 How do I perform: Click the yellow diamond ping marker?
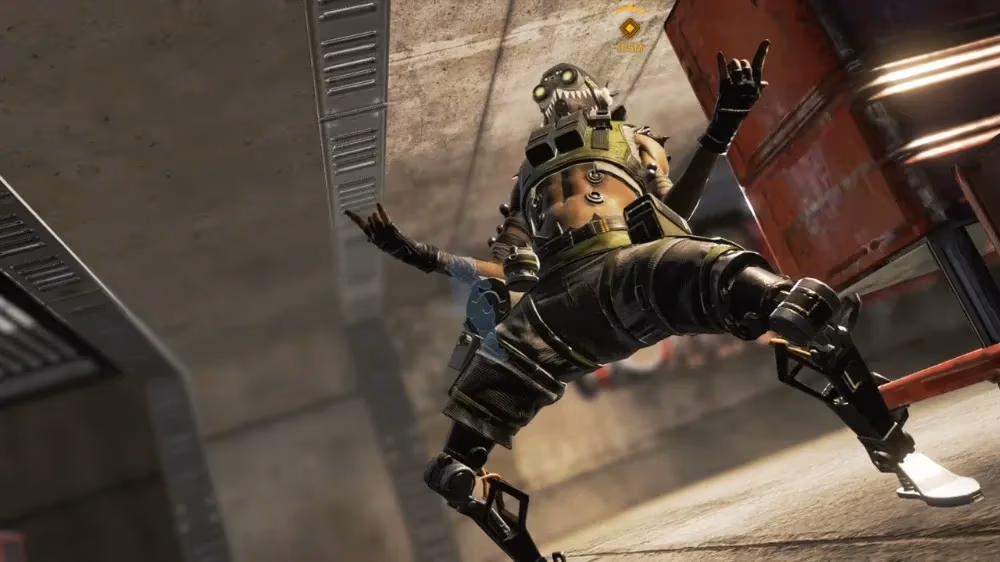pos(629,27)
